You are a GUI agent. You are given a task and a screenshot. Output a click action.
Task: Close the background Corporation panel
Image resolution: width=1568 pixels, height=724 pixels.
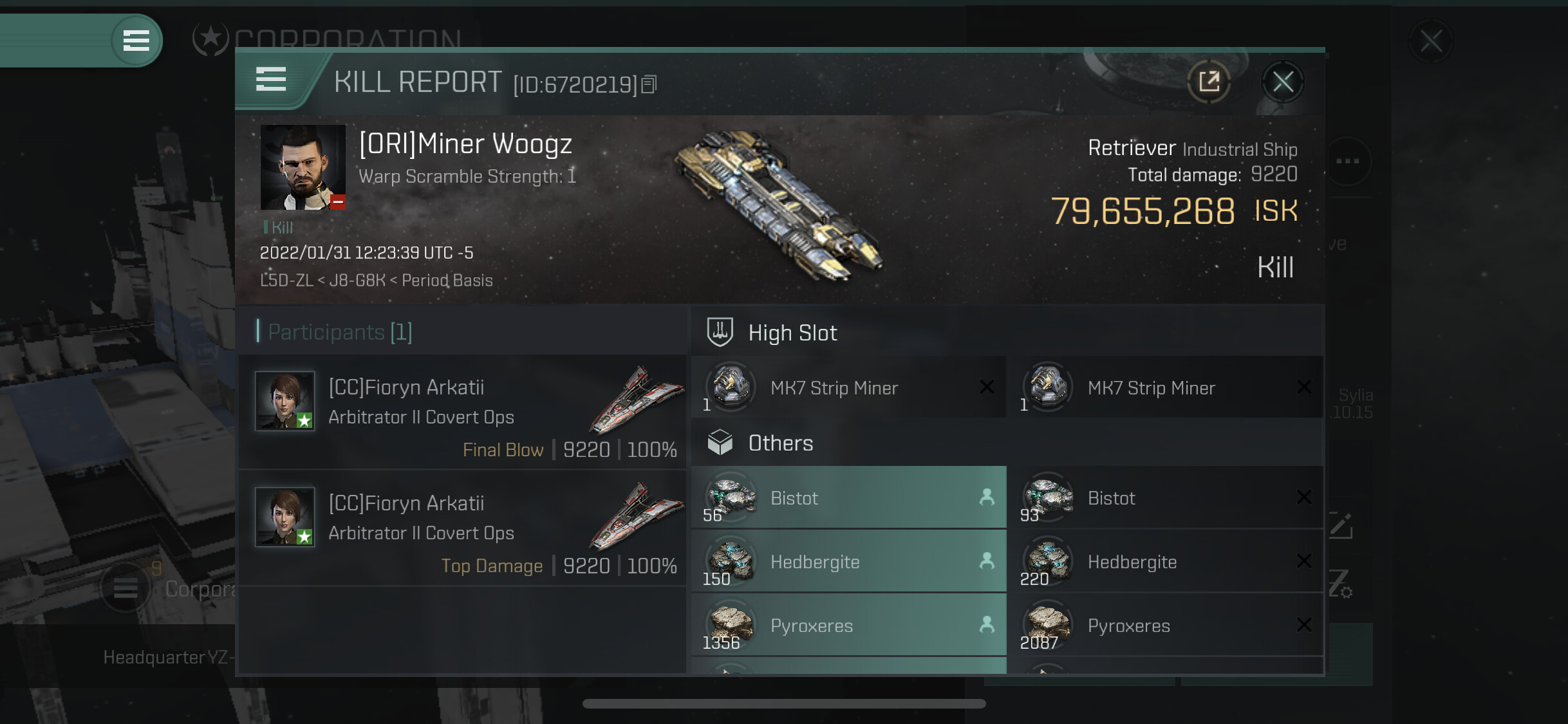point(1431,42)
